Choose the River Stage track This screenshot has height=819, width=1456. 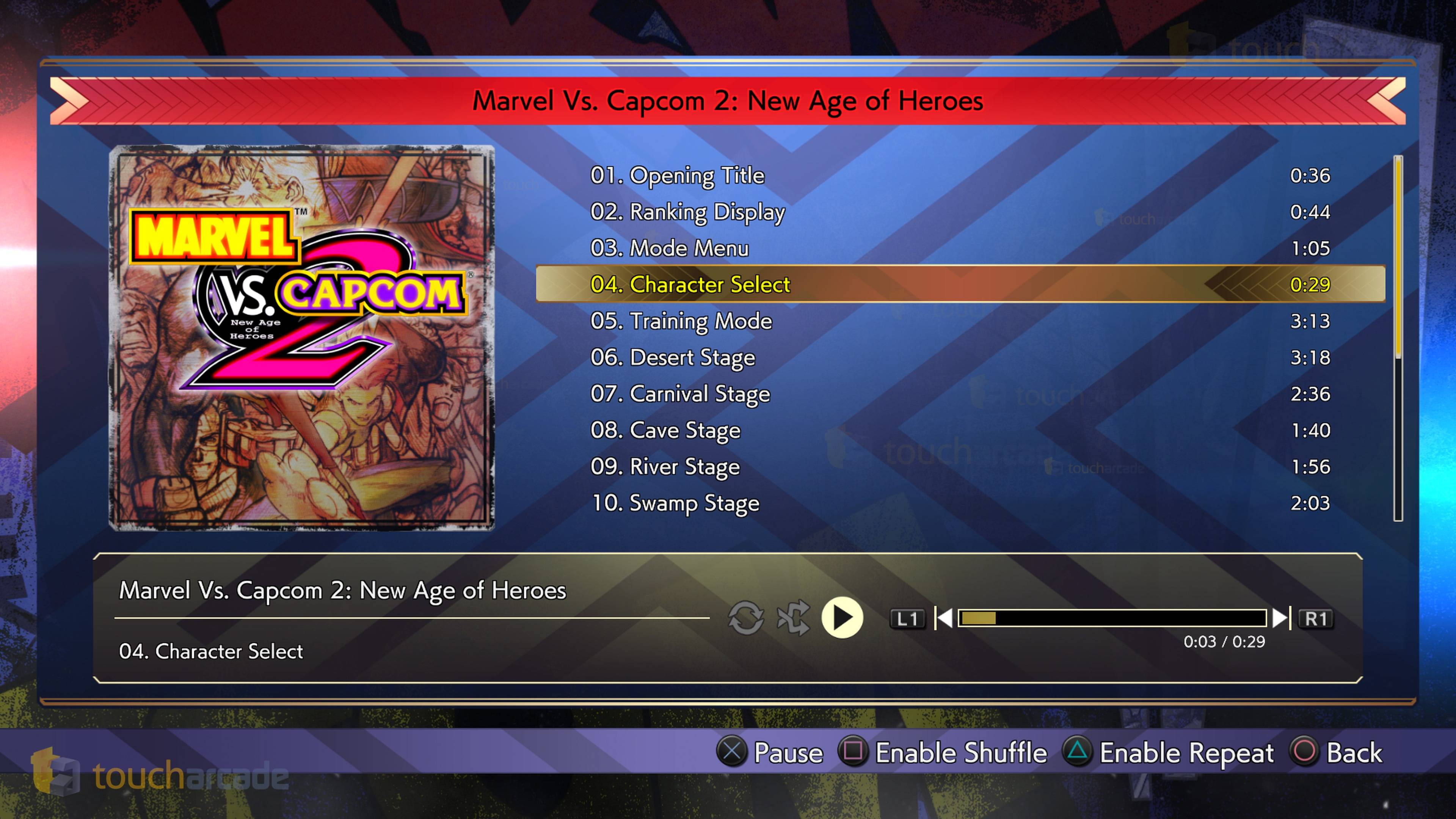click(x=665, y=467)
